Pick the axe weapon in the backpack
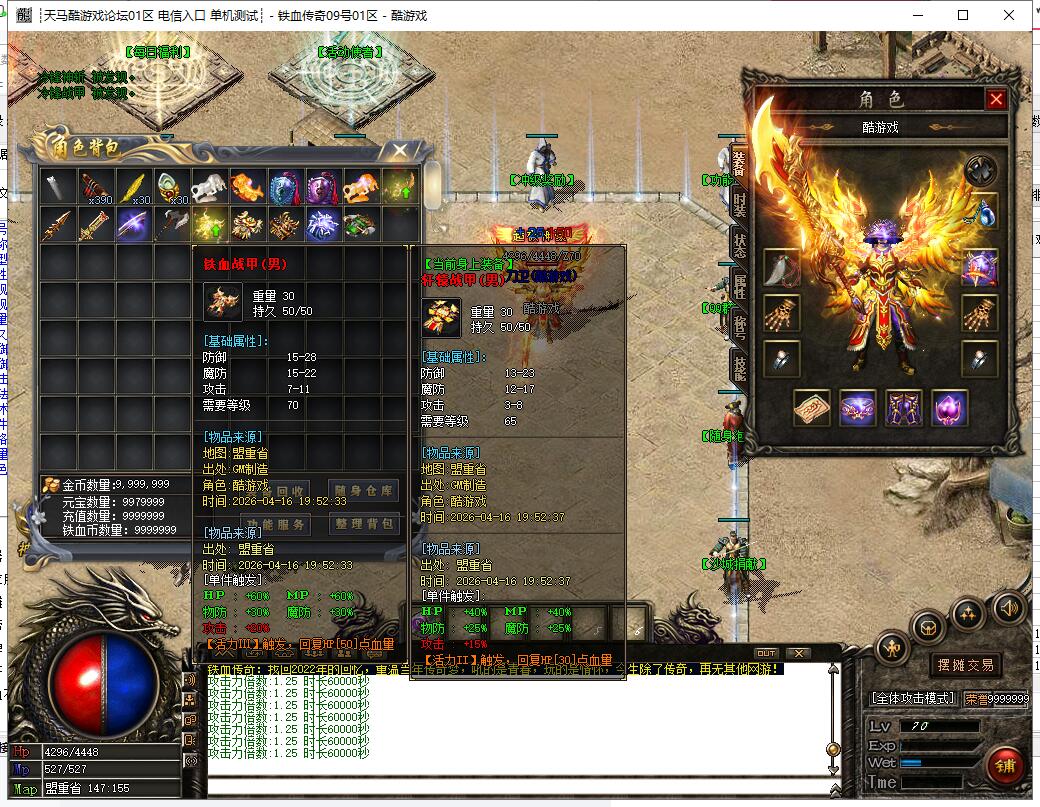 171,224
